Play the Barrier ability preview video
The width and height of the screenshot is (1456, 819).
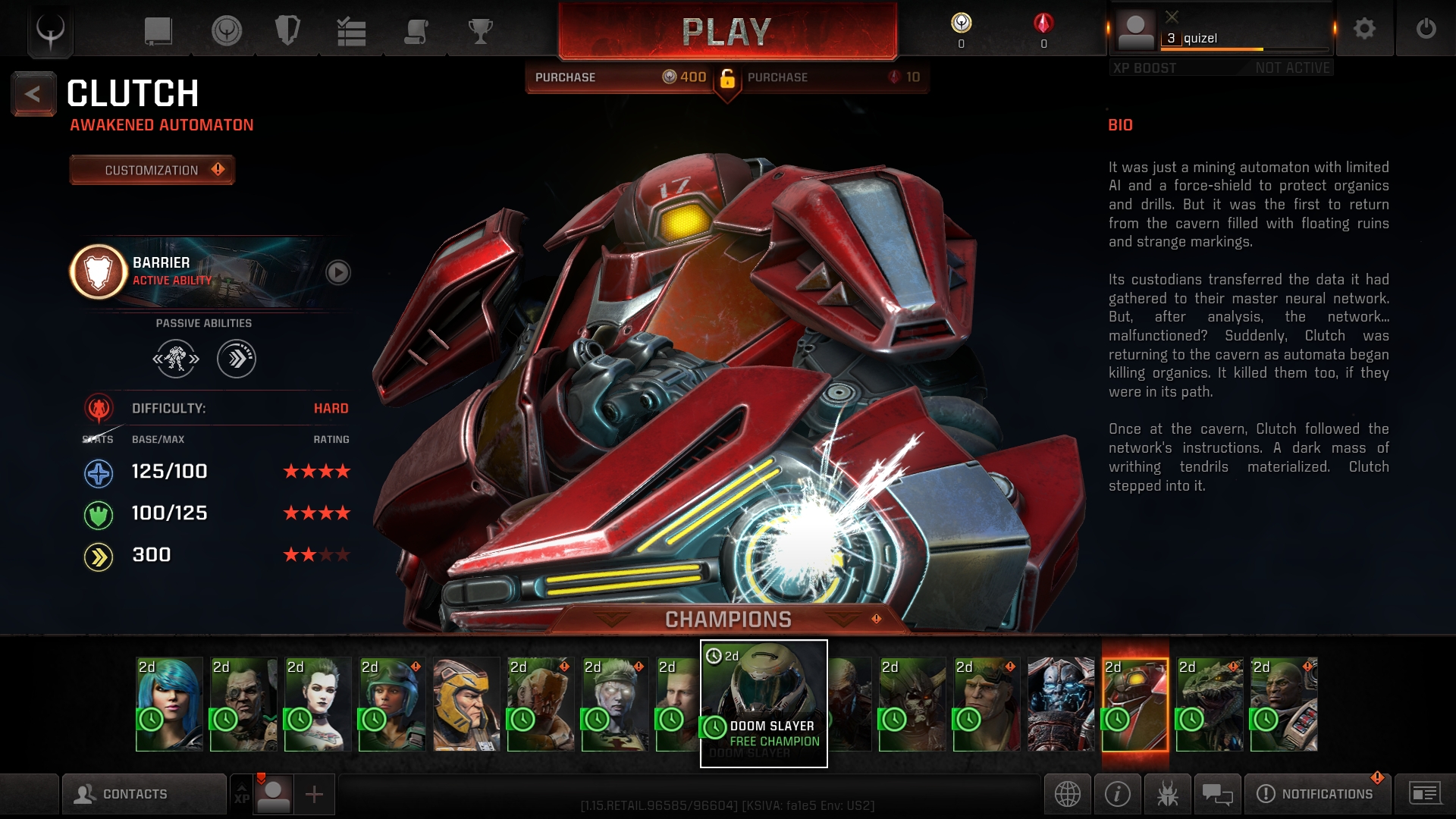coord(337,272)
